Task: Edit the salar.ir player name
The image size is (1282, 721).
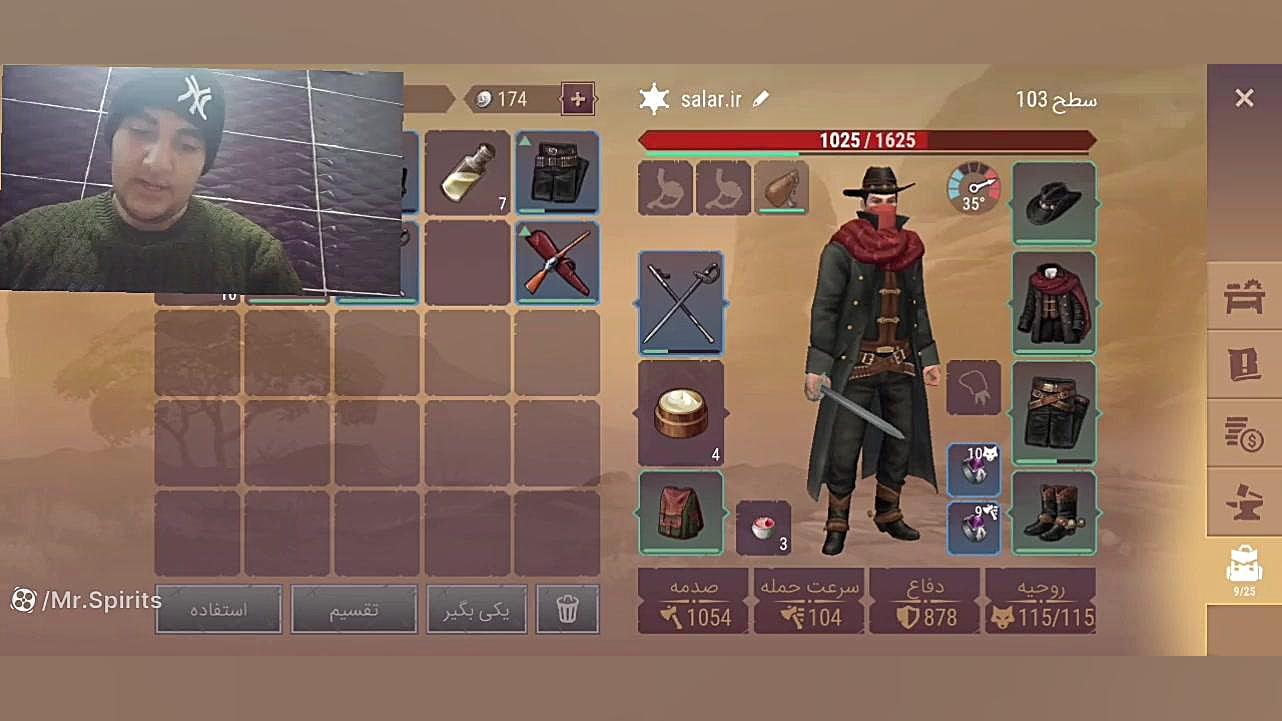Action: pyautogui.click(x=761, y=99)
